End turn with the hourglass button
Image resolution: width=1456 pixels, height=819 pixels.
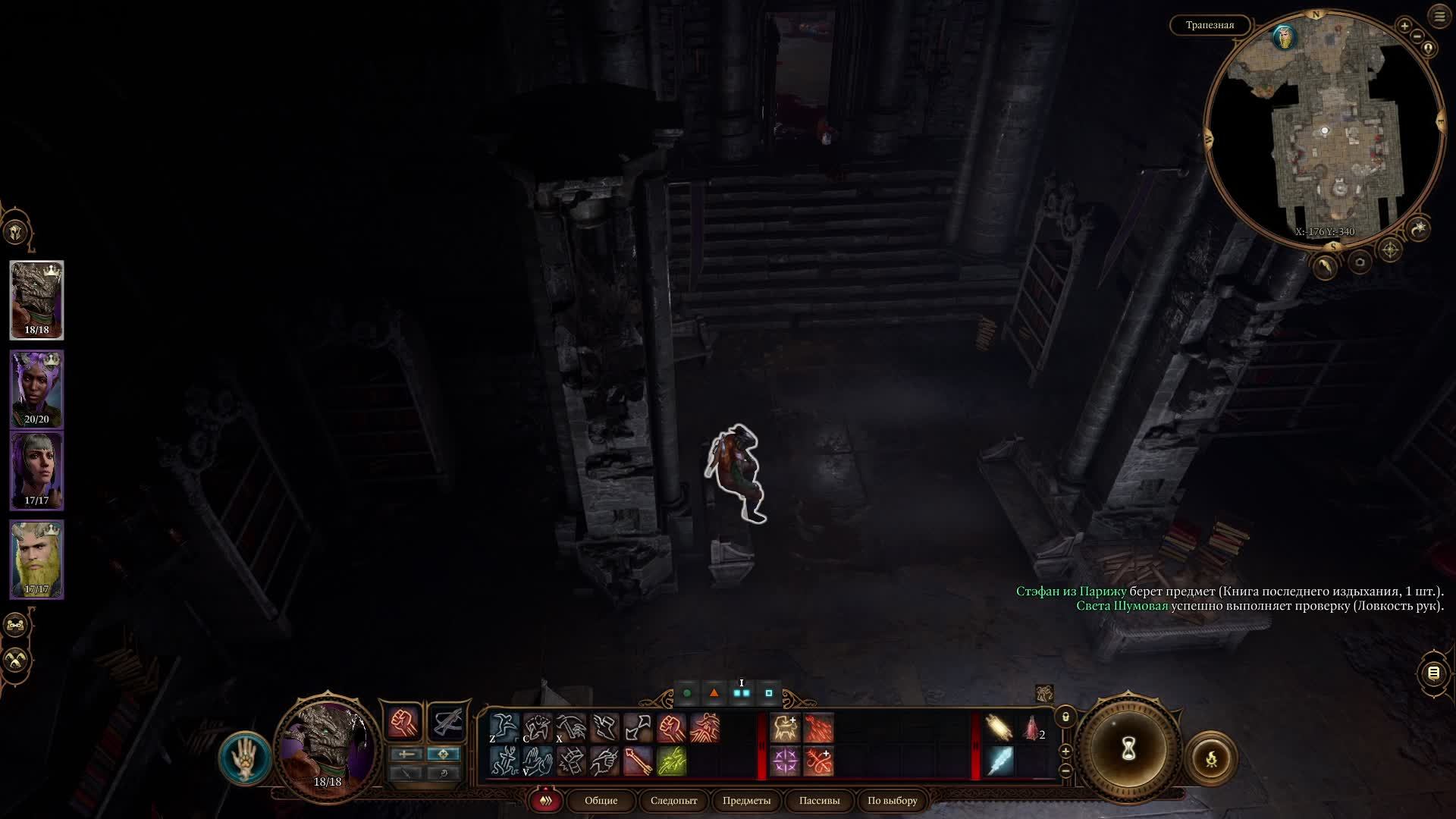(x=1128, y=749)
